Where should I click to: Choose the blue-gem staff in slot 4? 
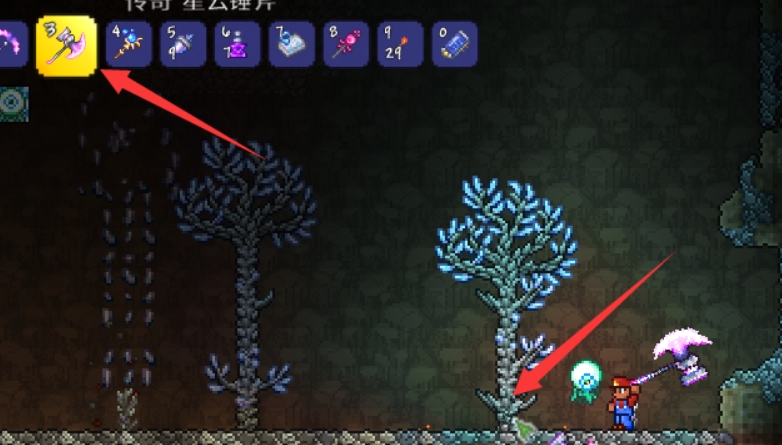point(129,45)
